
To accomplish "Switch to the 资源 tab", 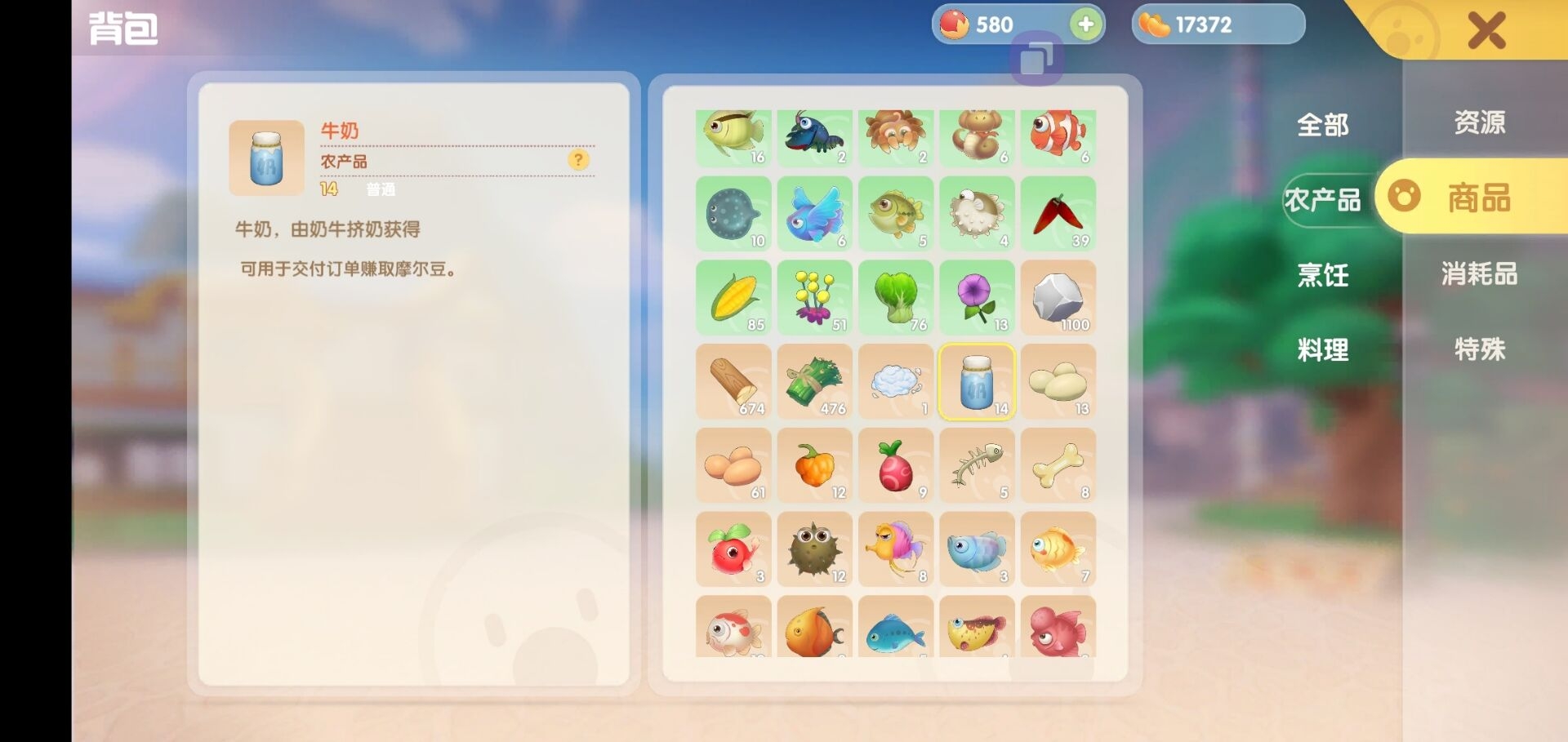I will [x=1479, y=122].
